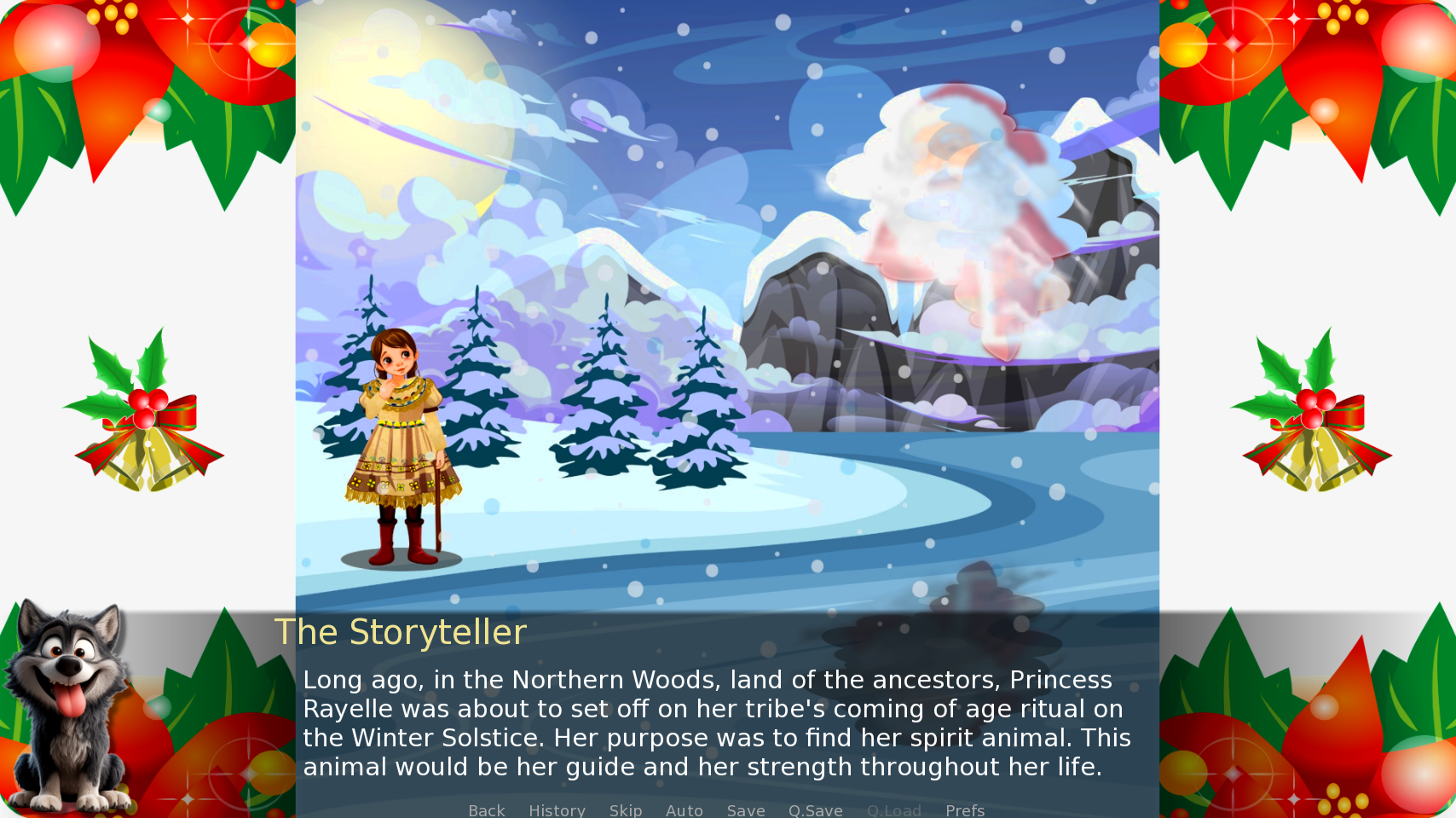Enable Auto-forward reading mode

pos(685,810)
